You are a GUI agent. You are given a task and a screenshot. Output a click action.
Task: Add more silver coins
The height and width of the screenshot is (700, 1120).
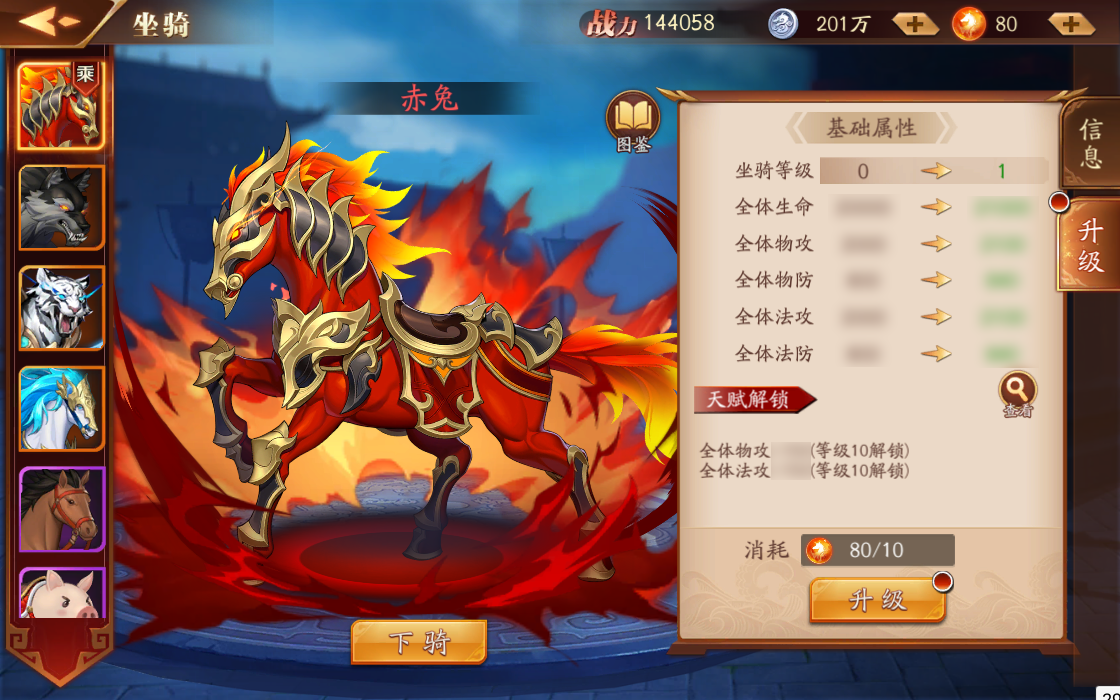coord(915,24)
